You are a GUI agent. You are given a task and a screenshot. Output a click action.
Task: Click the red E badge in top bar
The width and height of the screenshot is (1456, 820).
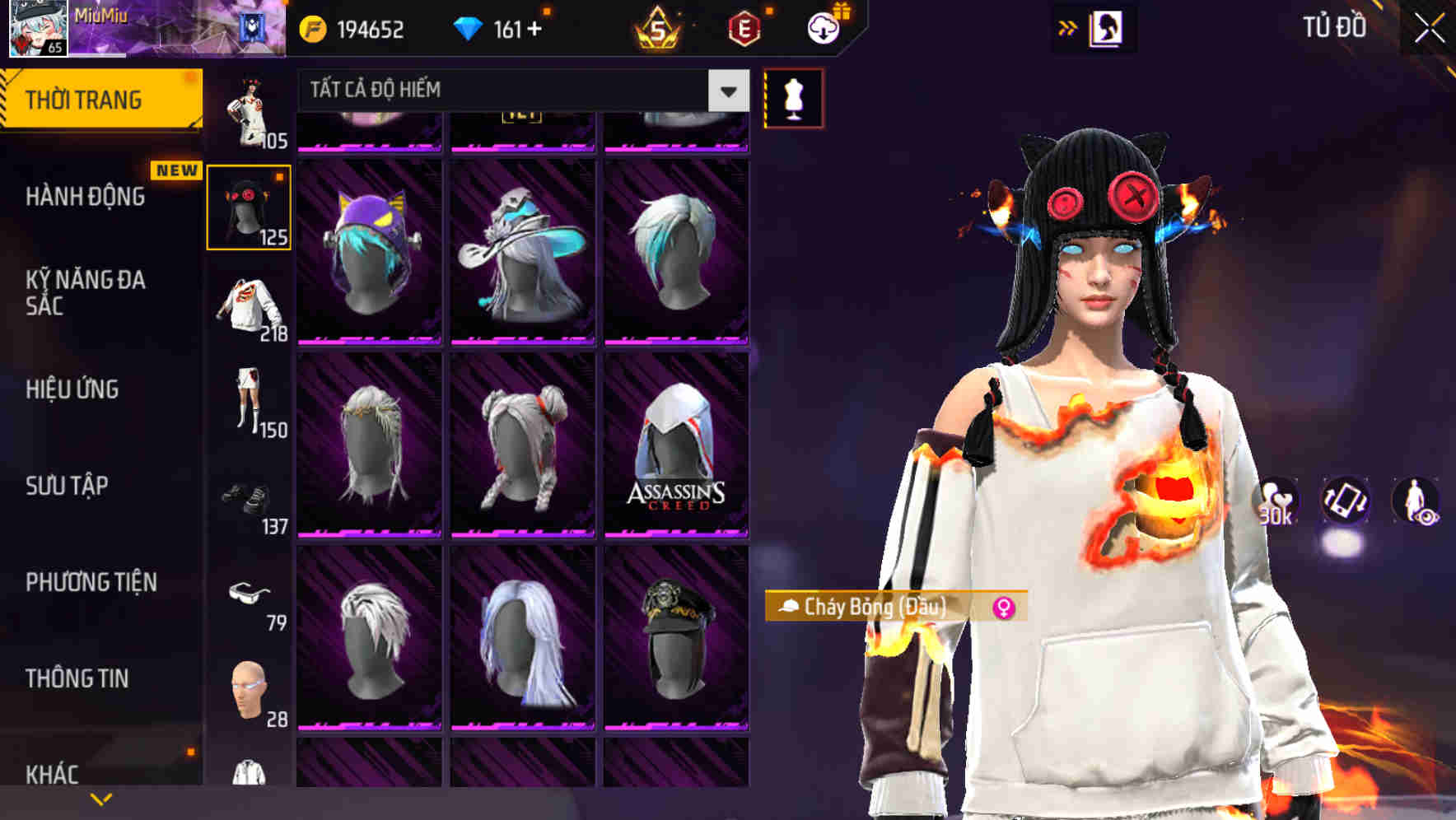[744, 30]
